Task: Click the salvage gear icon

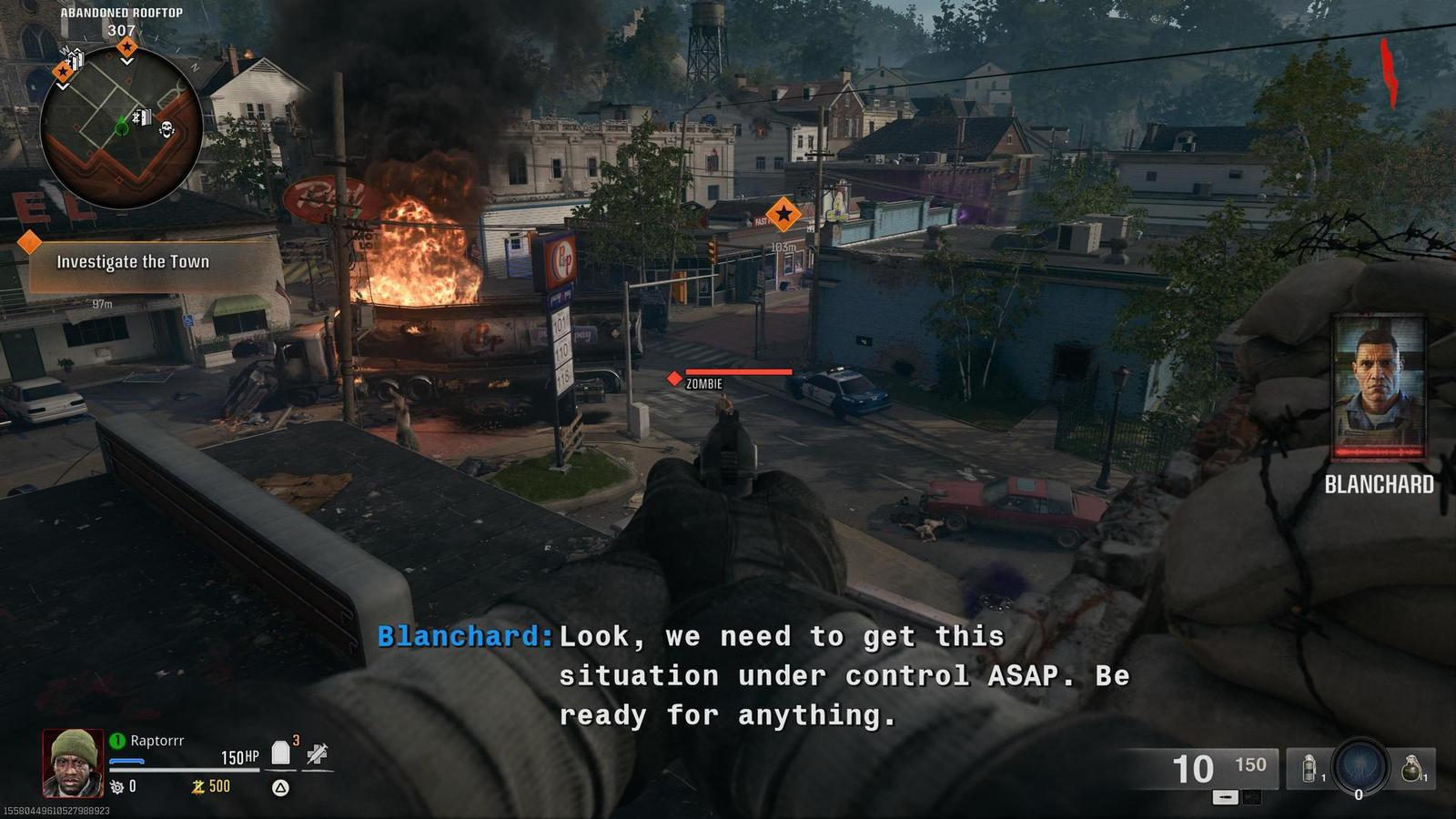Action: point(117,786)
